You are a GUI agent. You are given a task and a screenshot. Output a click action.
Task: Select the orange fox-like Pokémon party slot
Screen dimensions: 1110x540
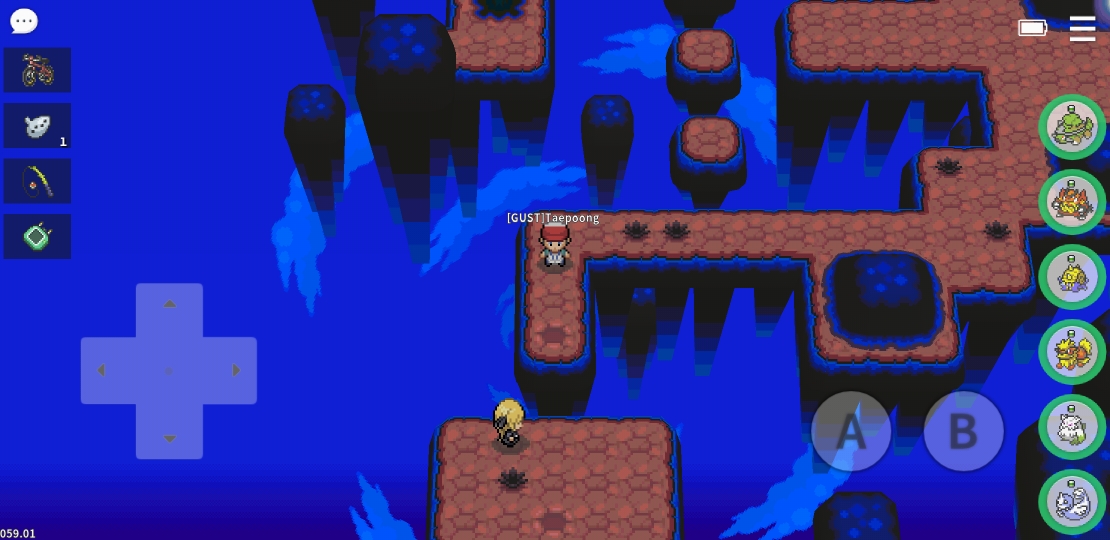pyautogui.click(x=1072, y=352)
